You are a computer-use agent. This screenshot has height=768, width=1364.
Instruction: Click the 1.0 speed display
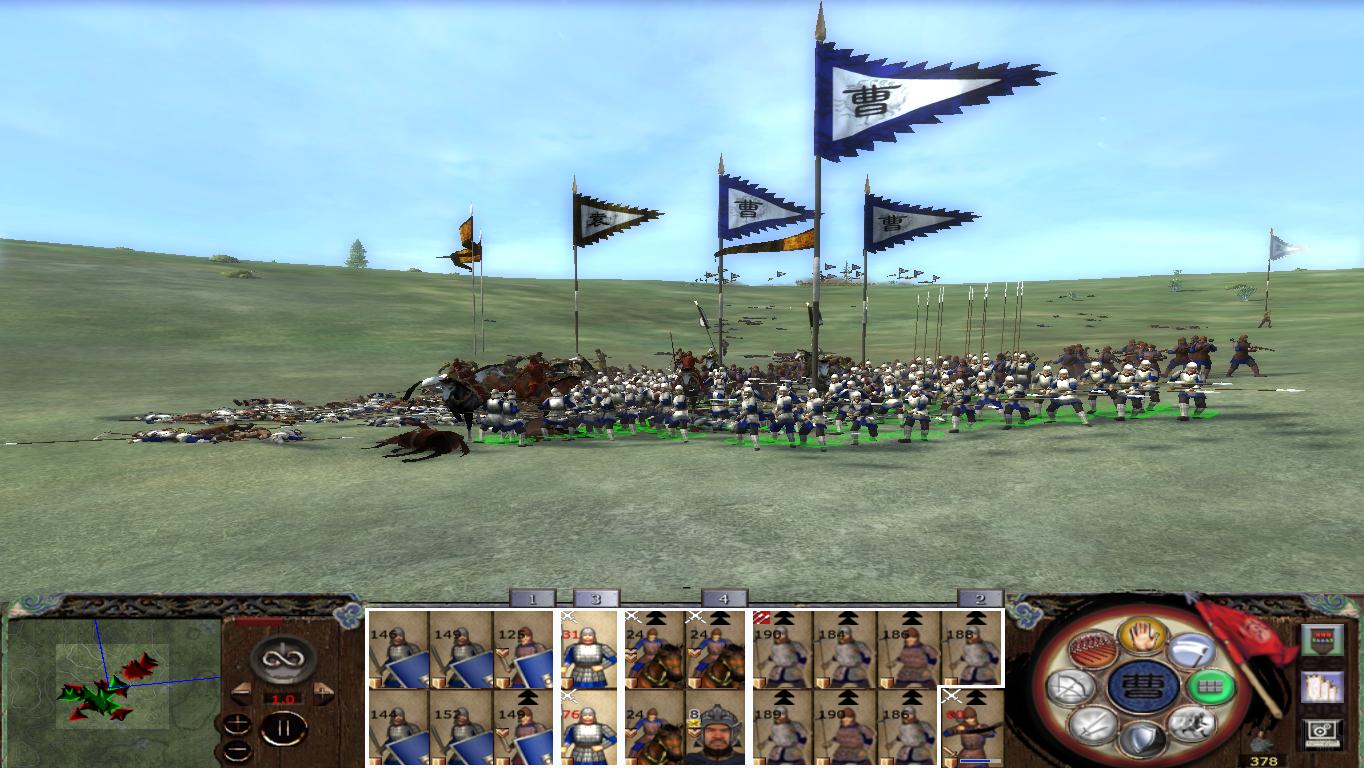(283, 699)
